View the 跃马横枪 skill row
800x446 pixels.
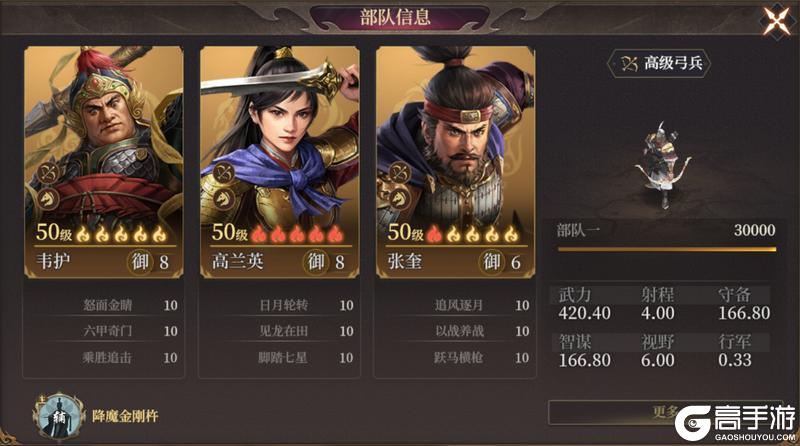pyautogui.click(x=455, y=355)
